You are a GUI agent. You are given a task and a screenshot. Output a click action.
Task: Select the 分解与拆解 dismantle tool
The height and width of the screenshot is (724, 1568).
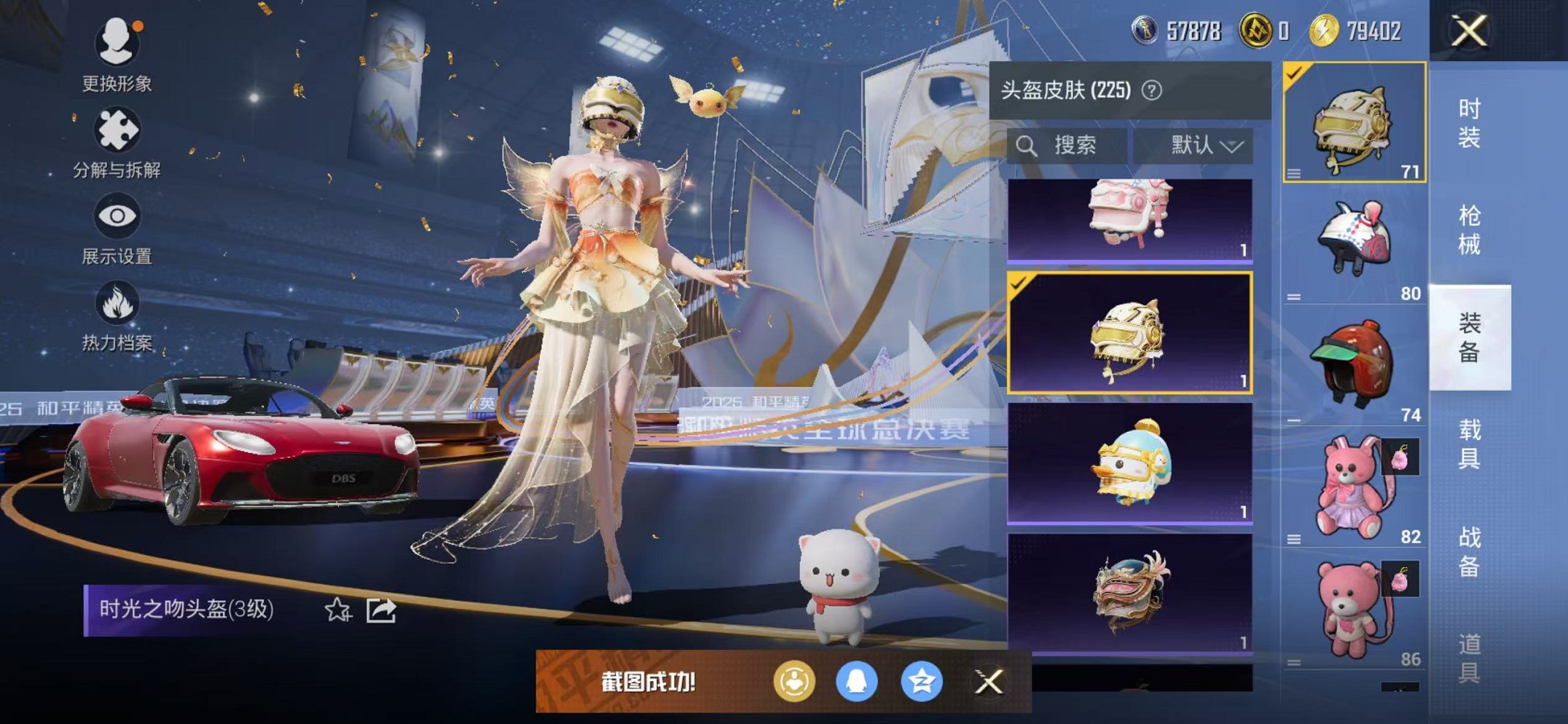[117, 130]
